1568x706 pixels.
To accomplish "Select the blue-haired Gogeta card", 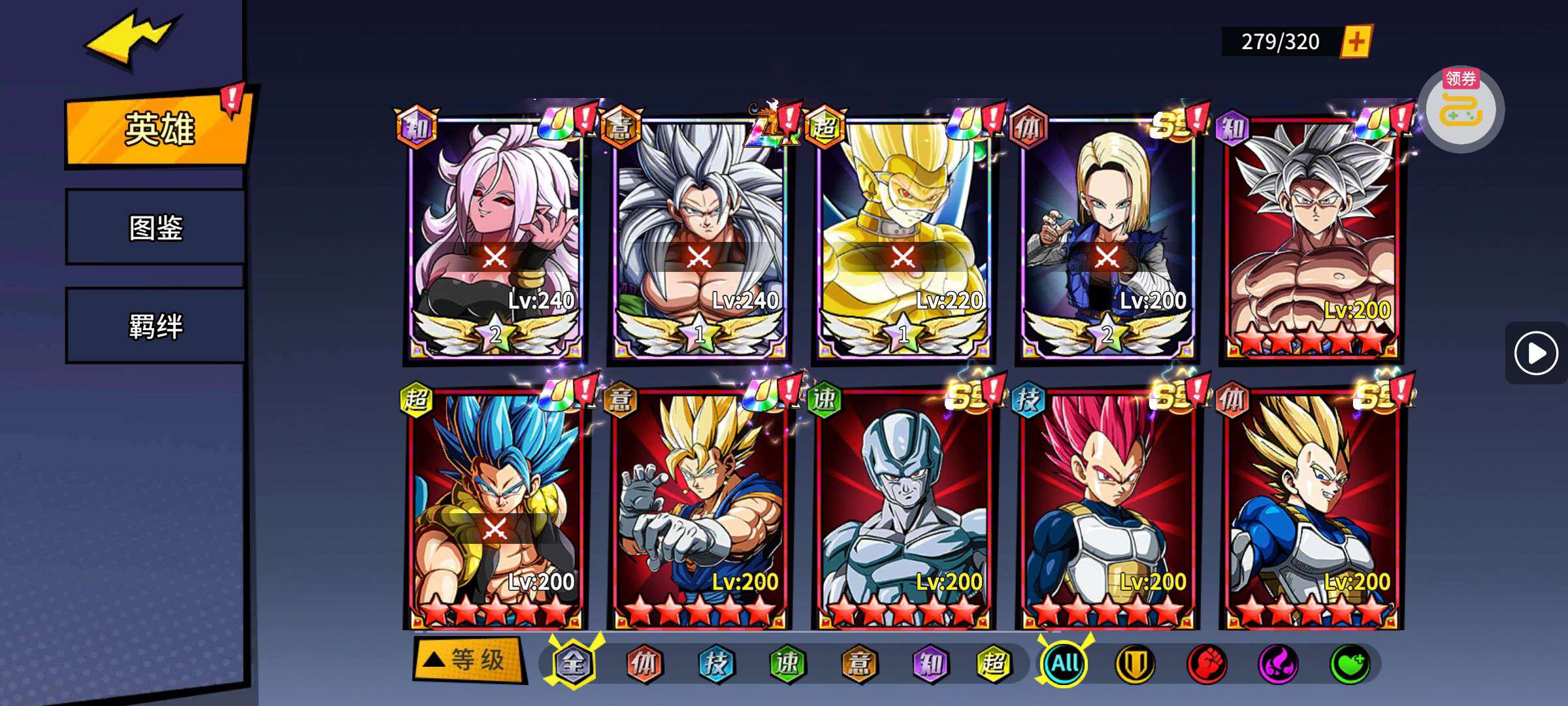I will (495, 510).
